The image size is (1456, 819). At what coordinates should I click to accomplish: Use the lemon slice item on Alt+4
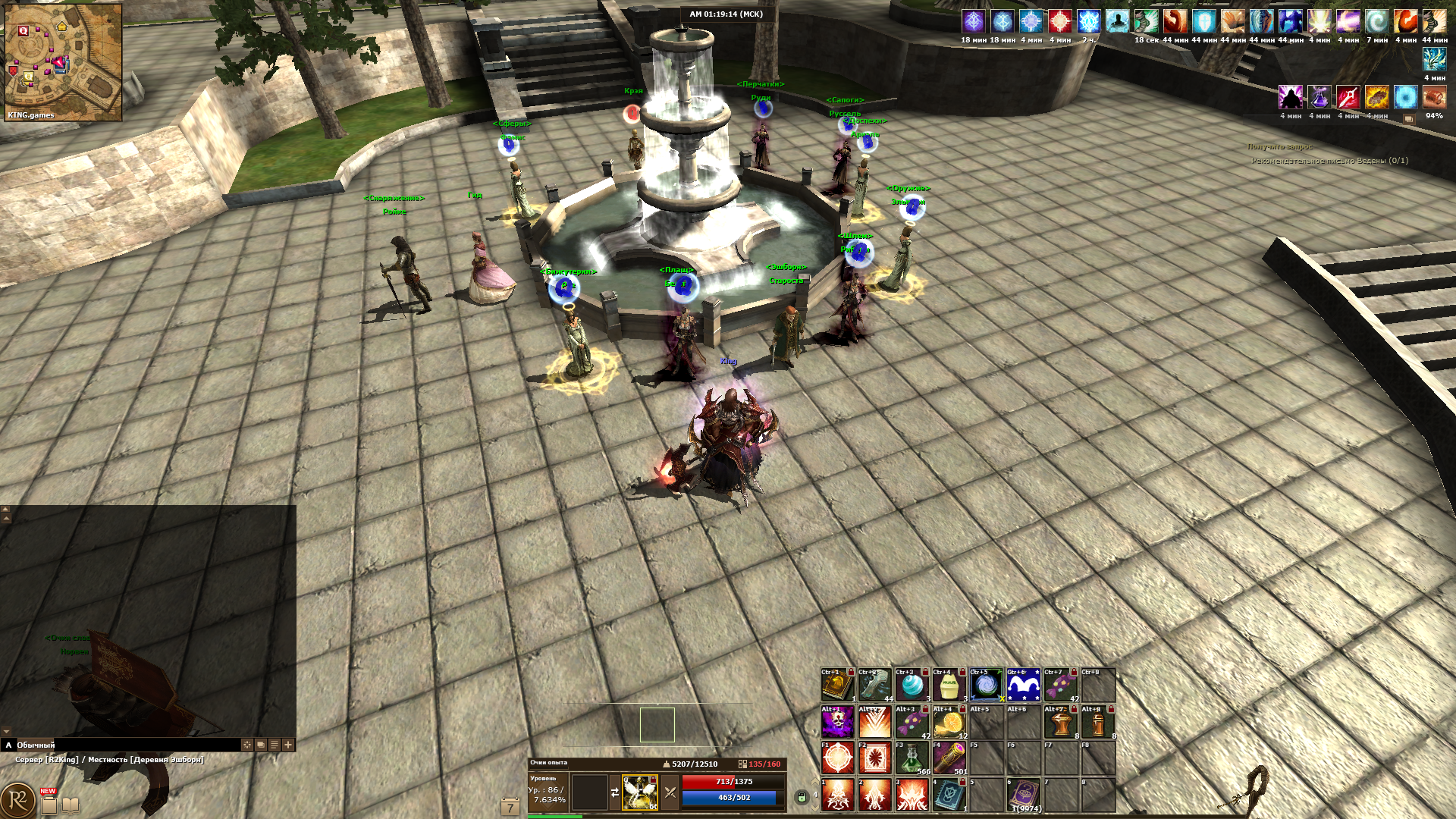click(x=949, y=722)
